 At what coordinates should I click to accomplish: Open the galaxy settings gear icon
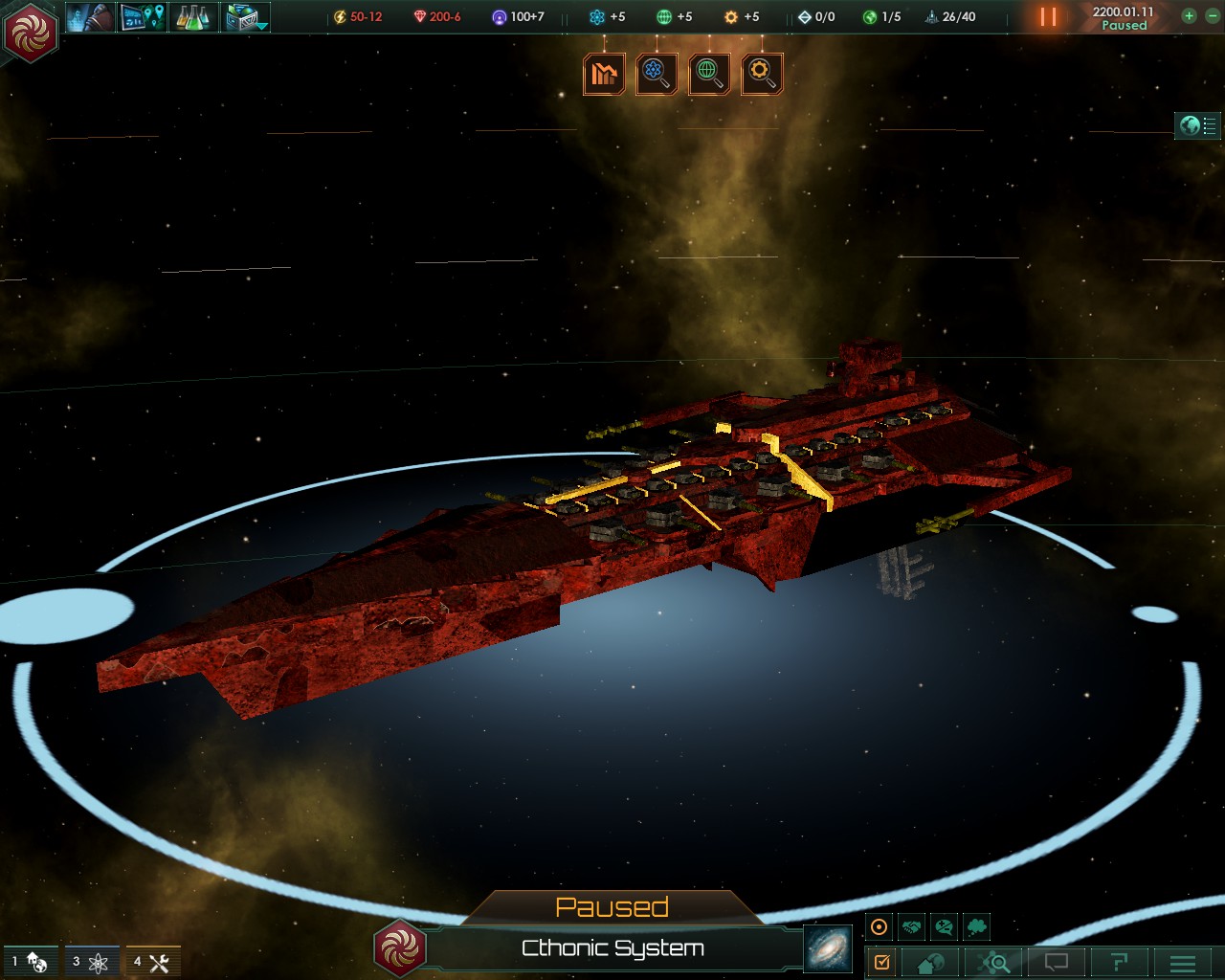(x=762, y=74)
